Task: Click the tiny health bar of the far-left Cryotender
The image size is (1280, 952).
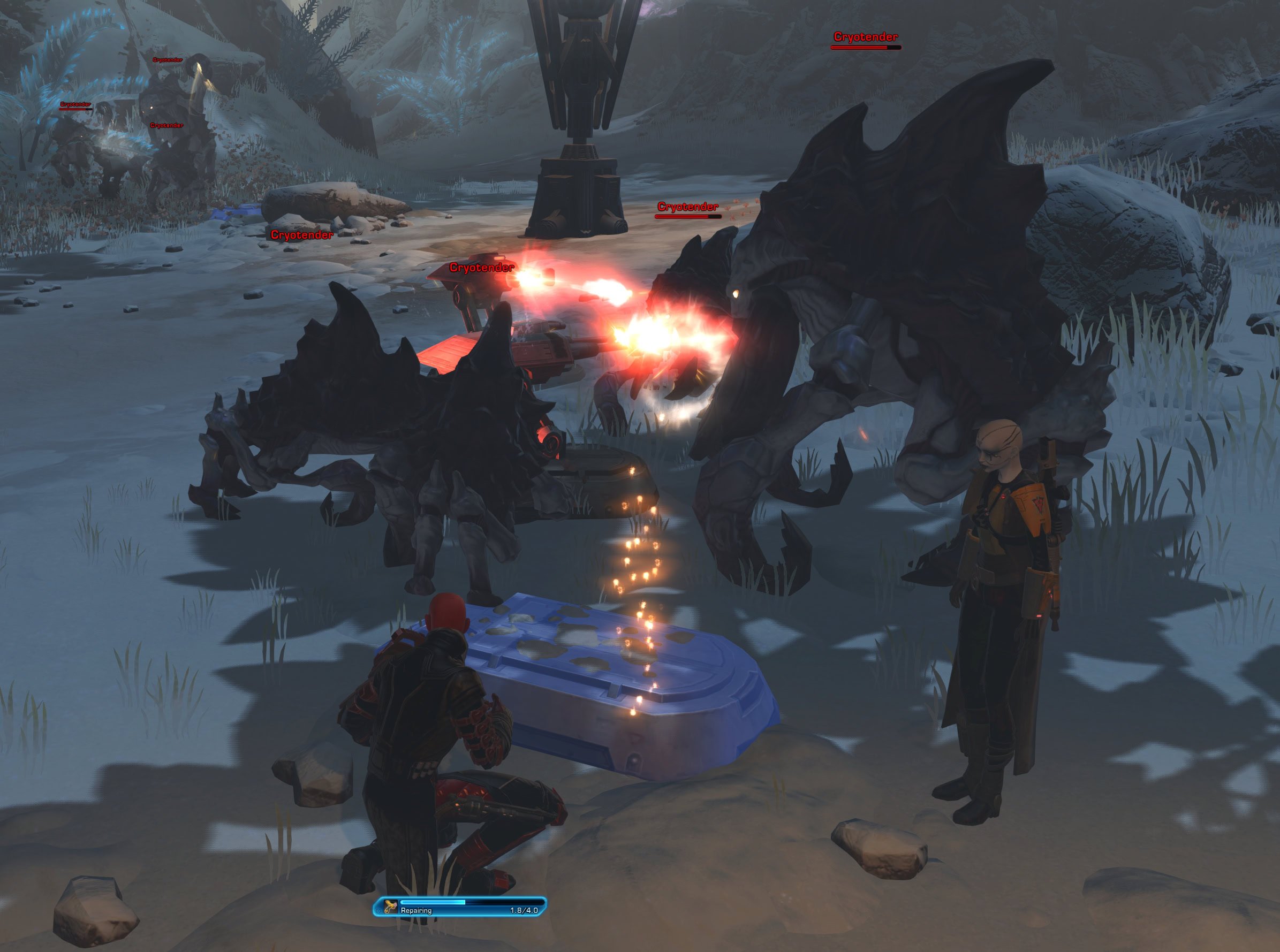Action: tap(75, 110)
